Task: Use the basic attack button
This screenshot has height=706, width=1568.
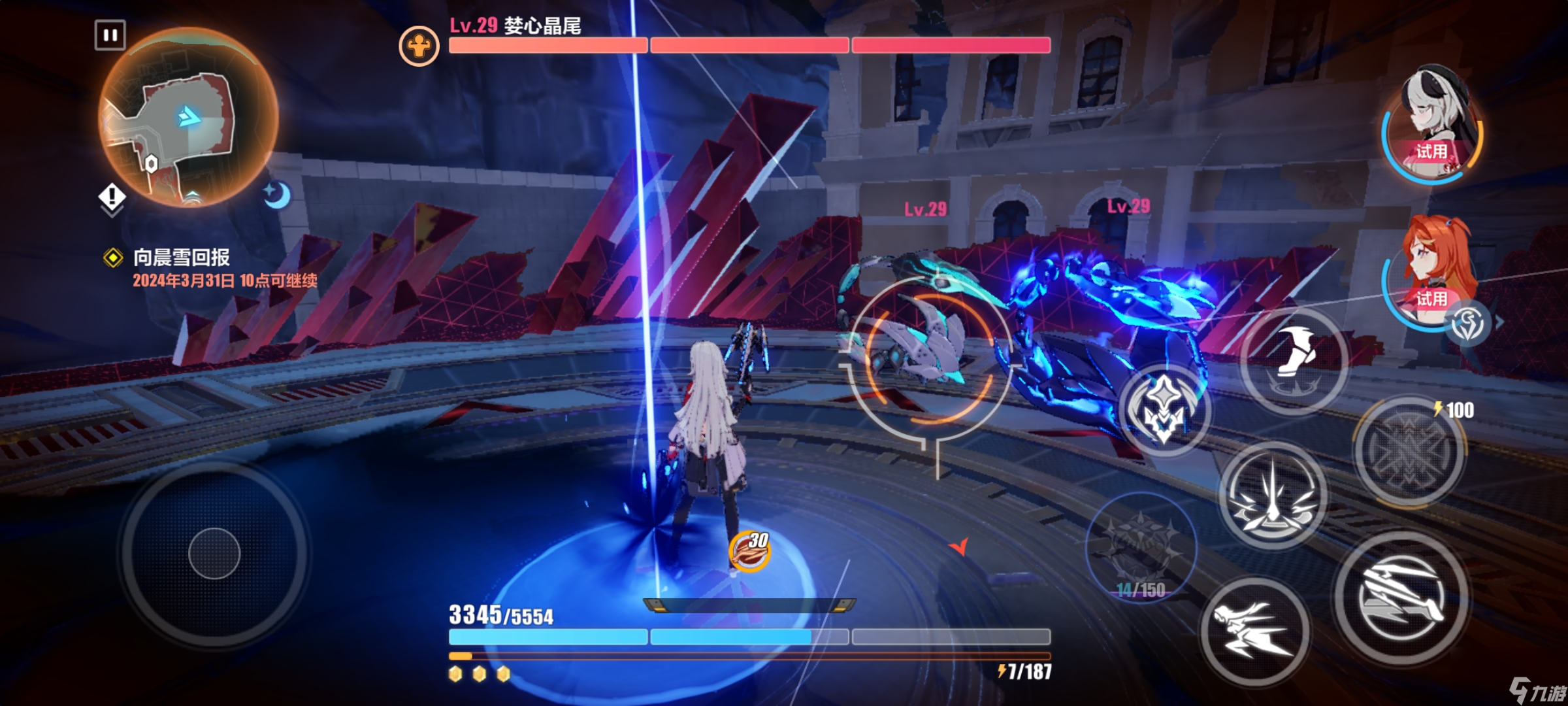Action: 1401,597
